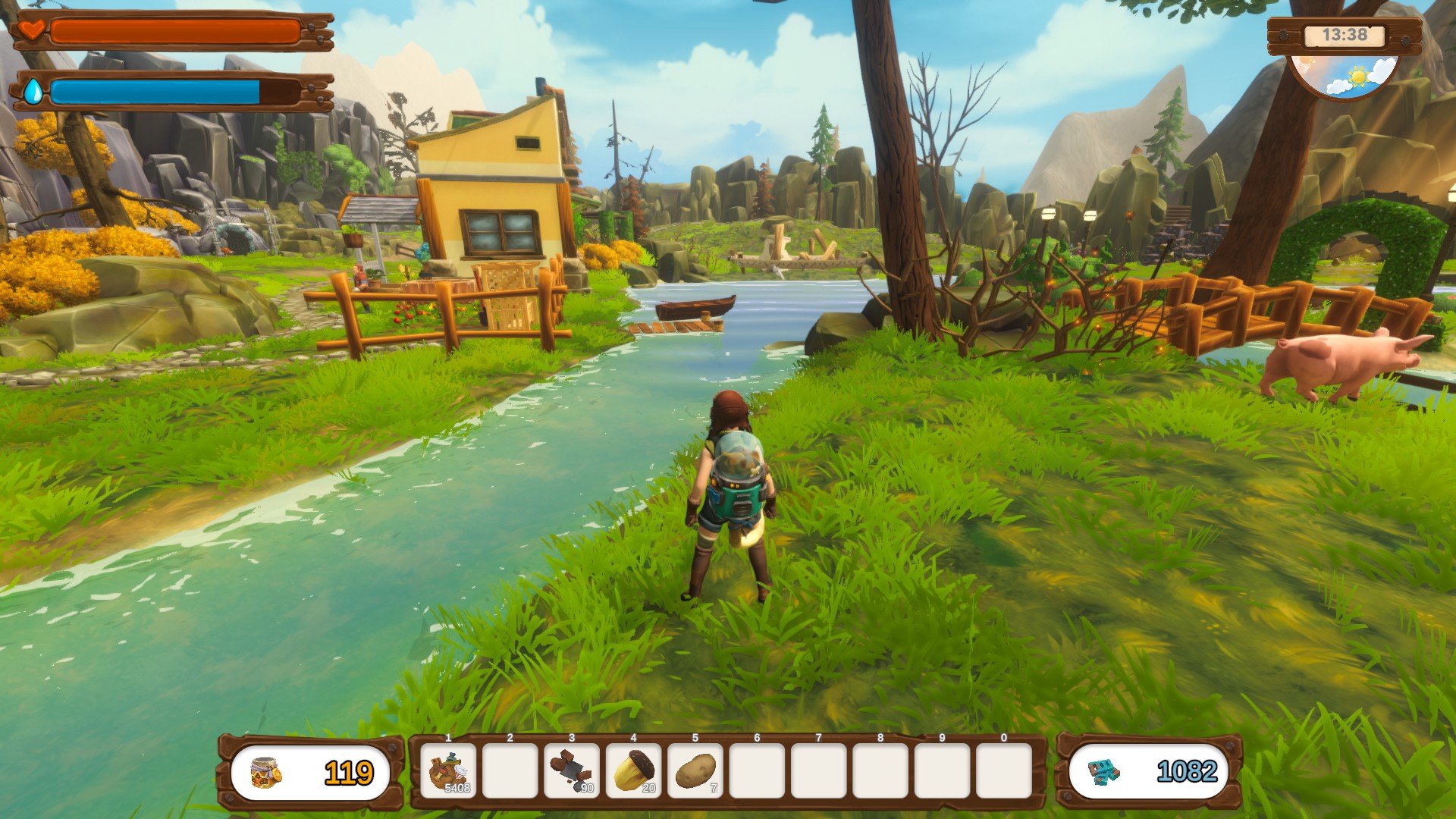Click the coin jar currency icon

266,773
